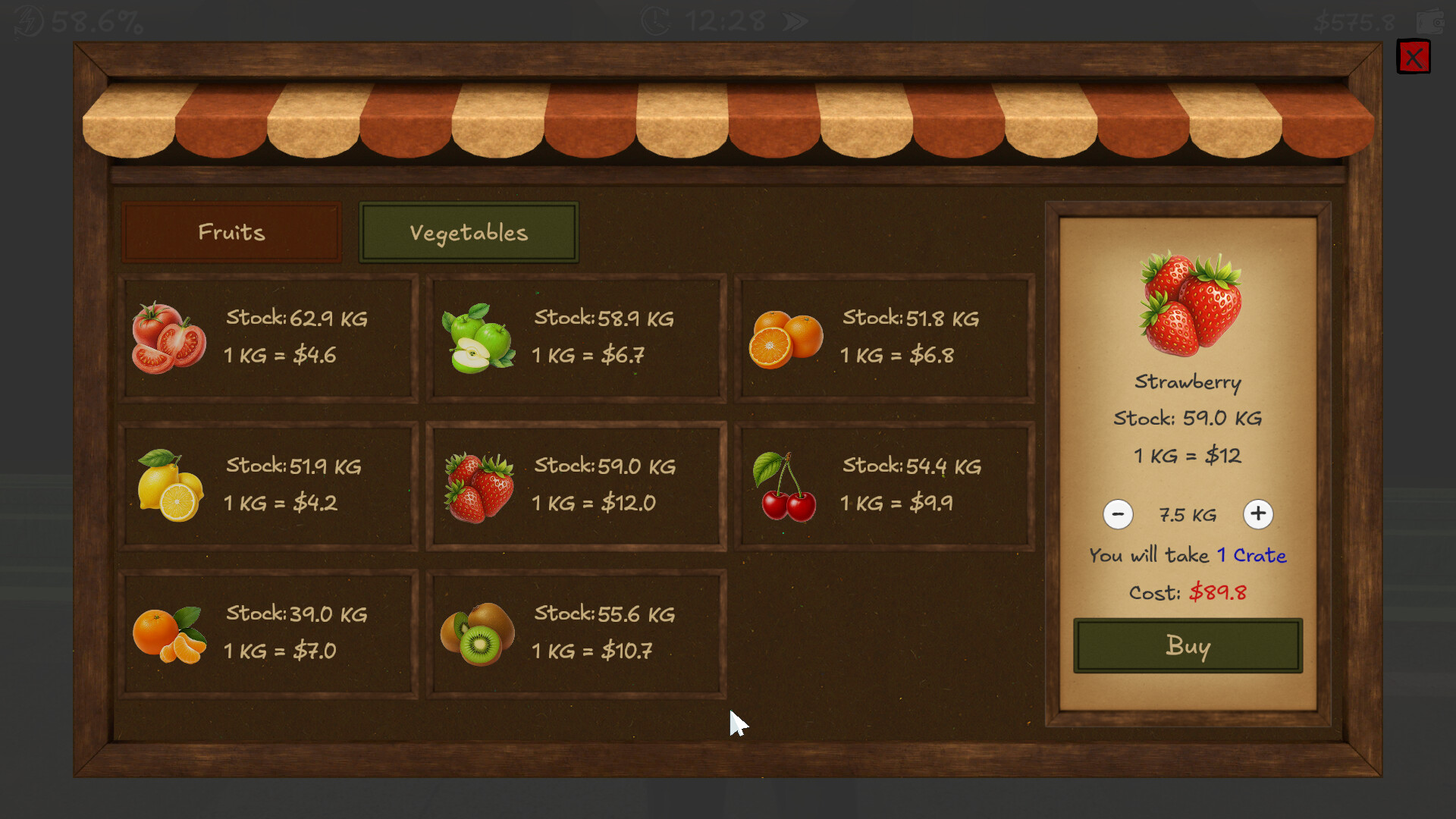The height and width of the screenshot is (819, 1456).
Task: Click the money display showing $575.8
Action: tap(1354, 21)
